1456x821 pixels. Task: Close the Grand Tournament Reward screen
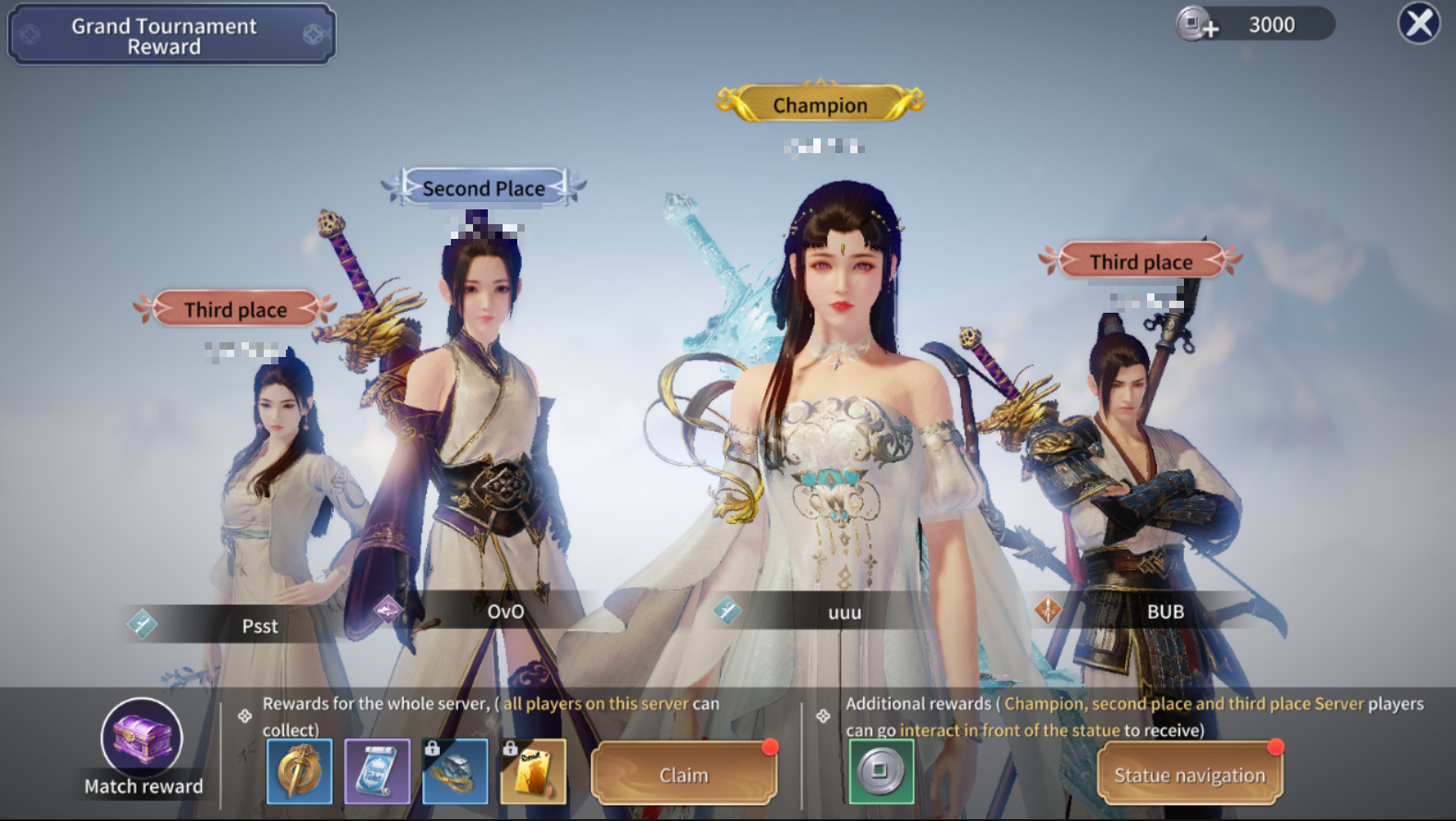pos(1418,23)
